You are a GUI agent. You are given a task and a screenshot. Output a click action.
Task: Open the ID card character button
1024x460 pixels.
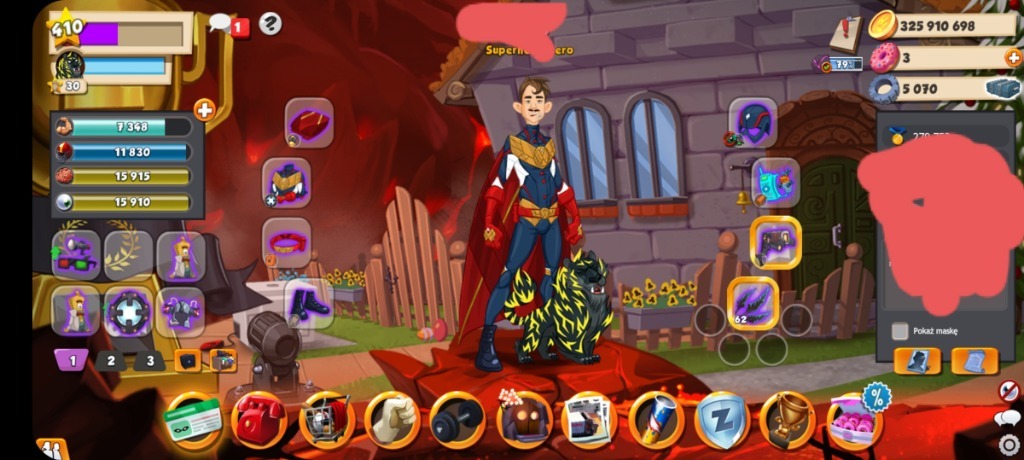[x=193, y=419]
